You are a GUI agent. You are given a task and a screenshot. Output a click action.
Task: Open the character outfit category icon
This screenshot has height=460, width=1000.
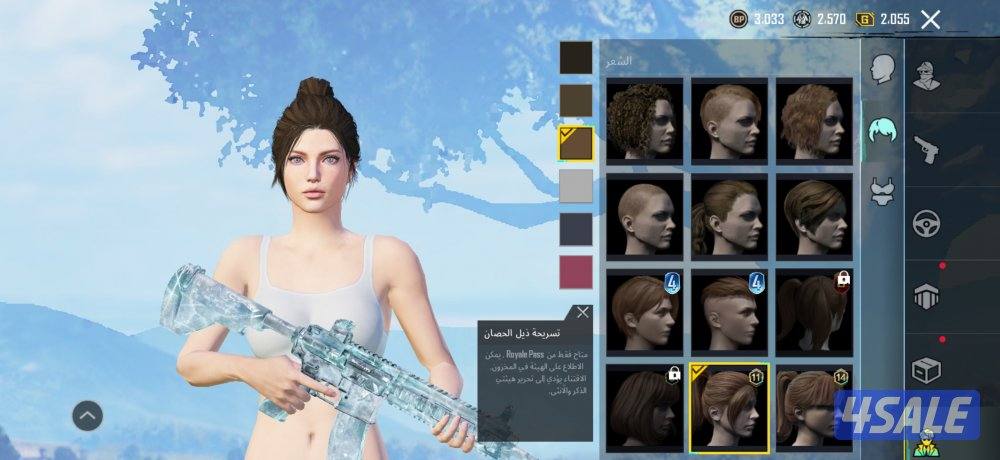pos(926,74)
